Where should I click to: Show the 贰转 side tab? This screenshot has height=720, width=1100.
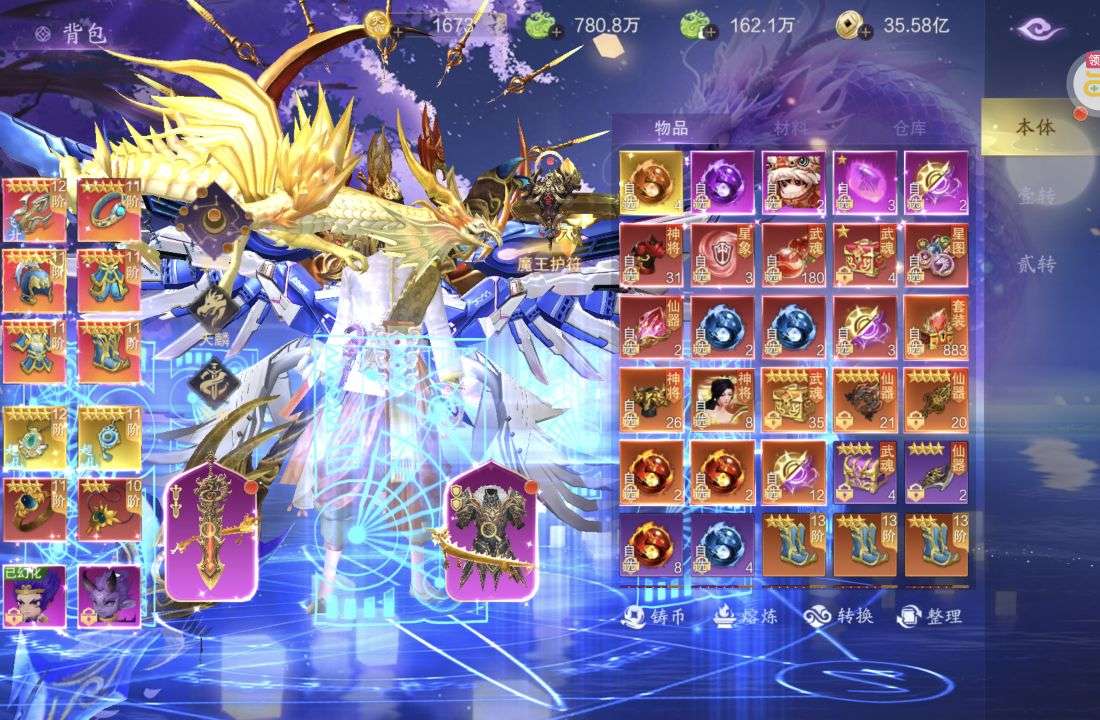coord(1035,264)
